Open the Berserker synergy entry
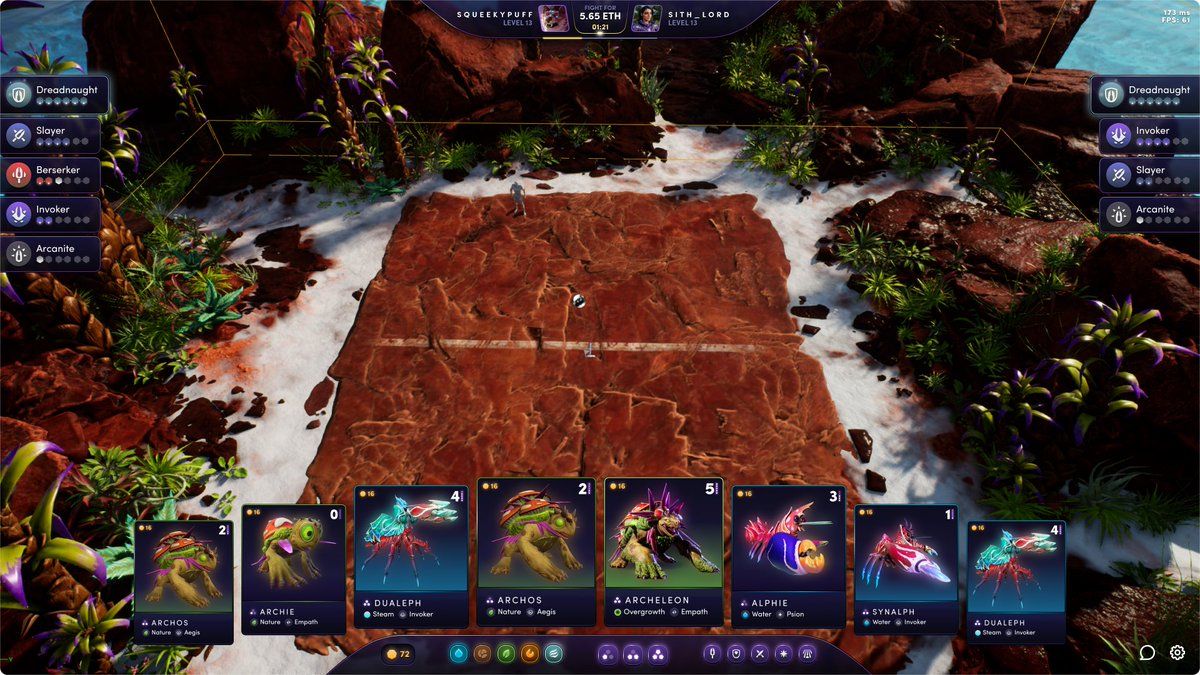 click(x=52, y=175)
